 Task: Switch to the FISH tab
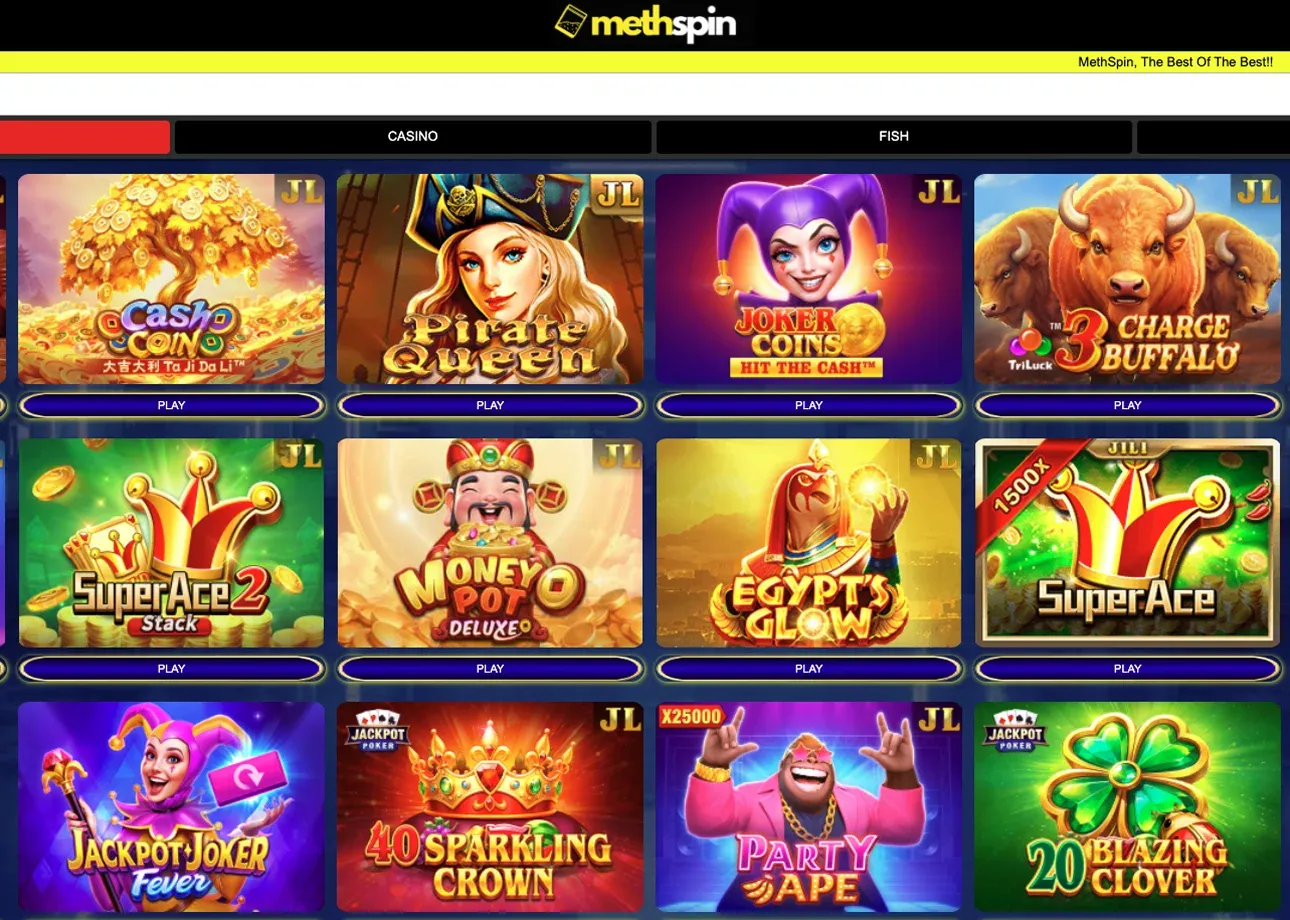click(x=893, y=136)
